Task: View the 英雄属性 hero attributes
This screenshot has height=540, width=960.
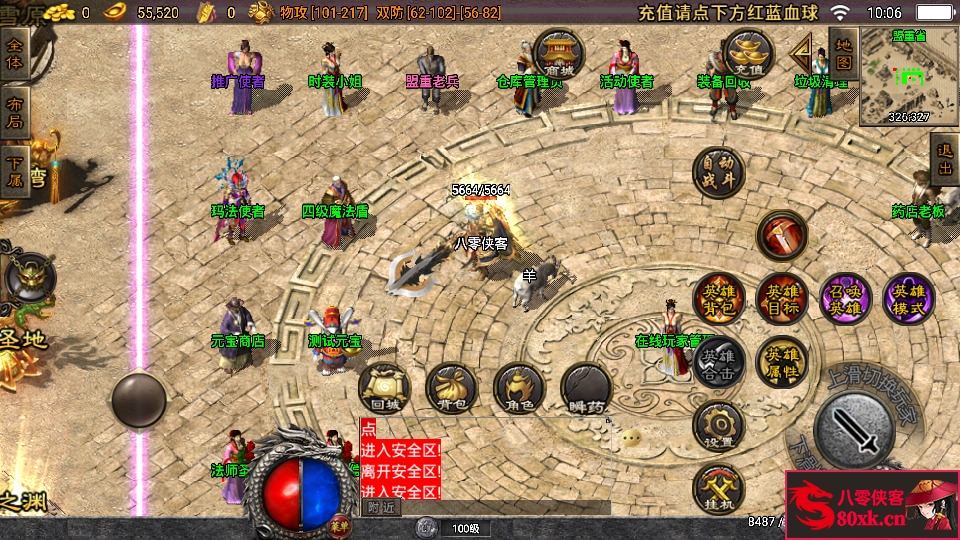Action: pyautogui.click(x=782, y=362)
